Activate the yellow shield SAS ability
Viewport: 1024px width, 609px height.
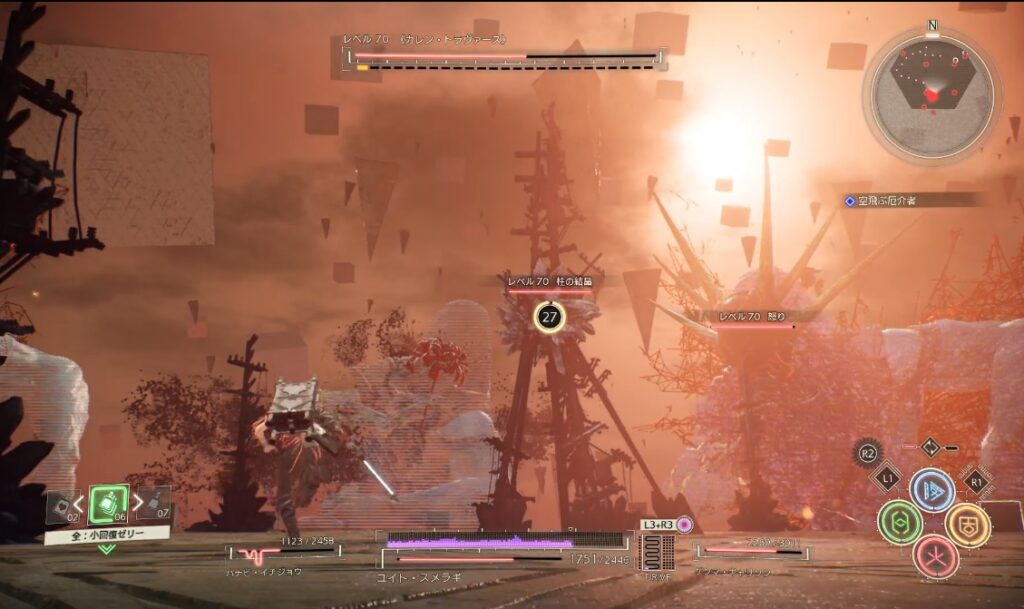[967, 524]
